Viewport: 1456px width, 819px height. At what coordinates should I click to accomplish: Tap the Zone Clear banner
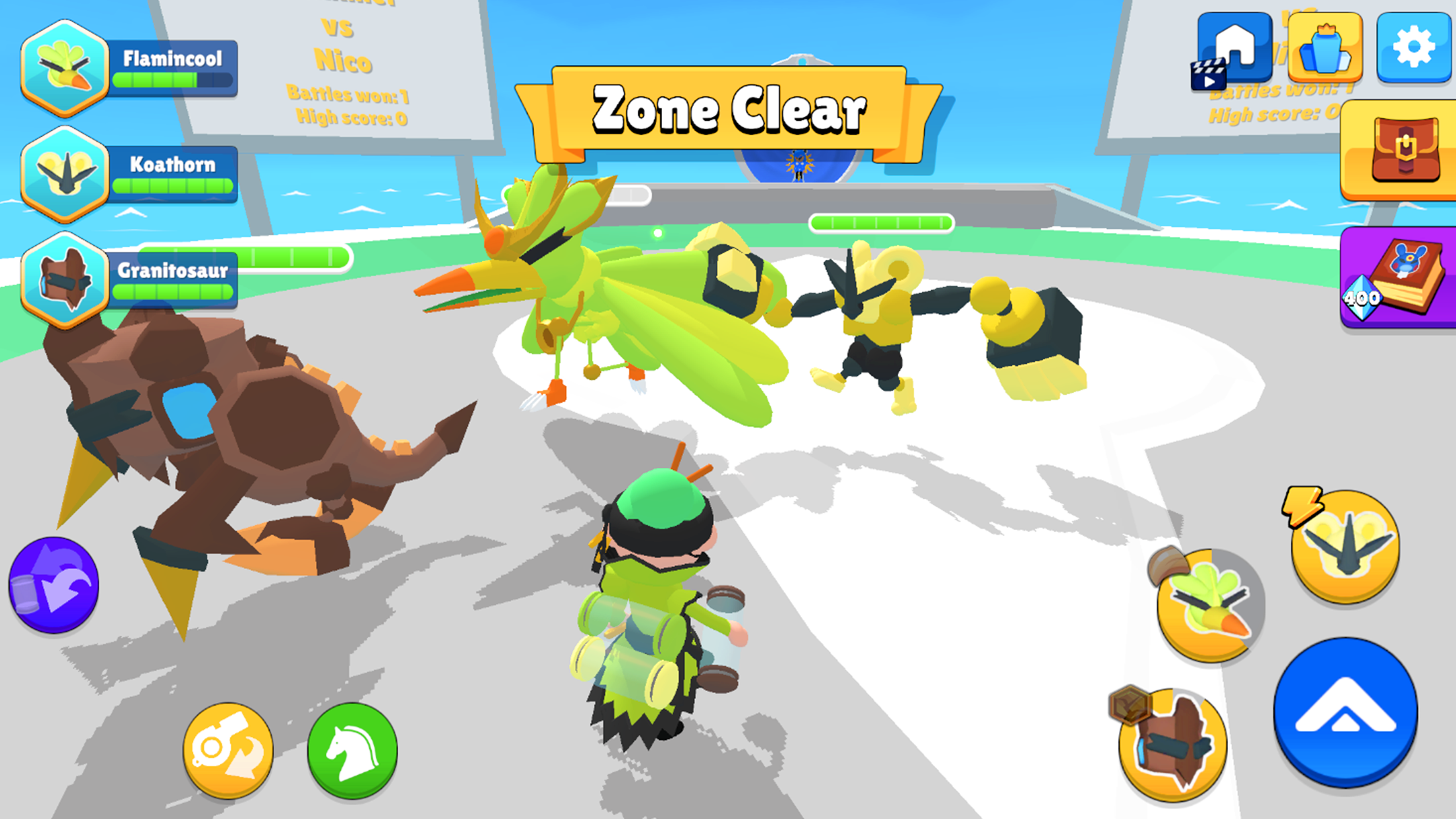coord(729,107)
